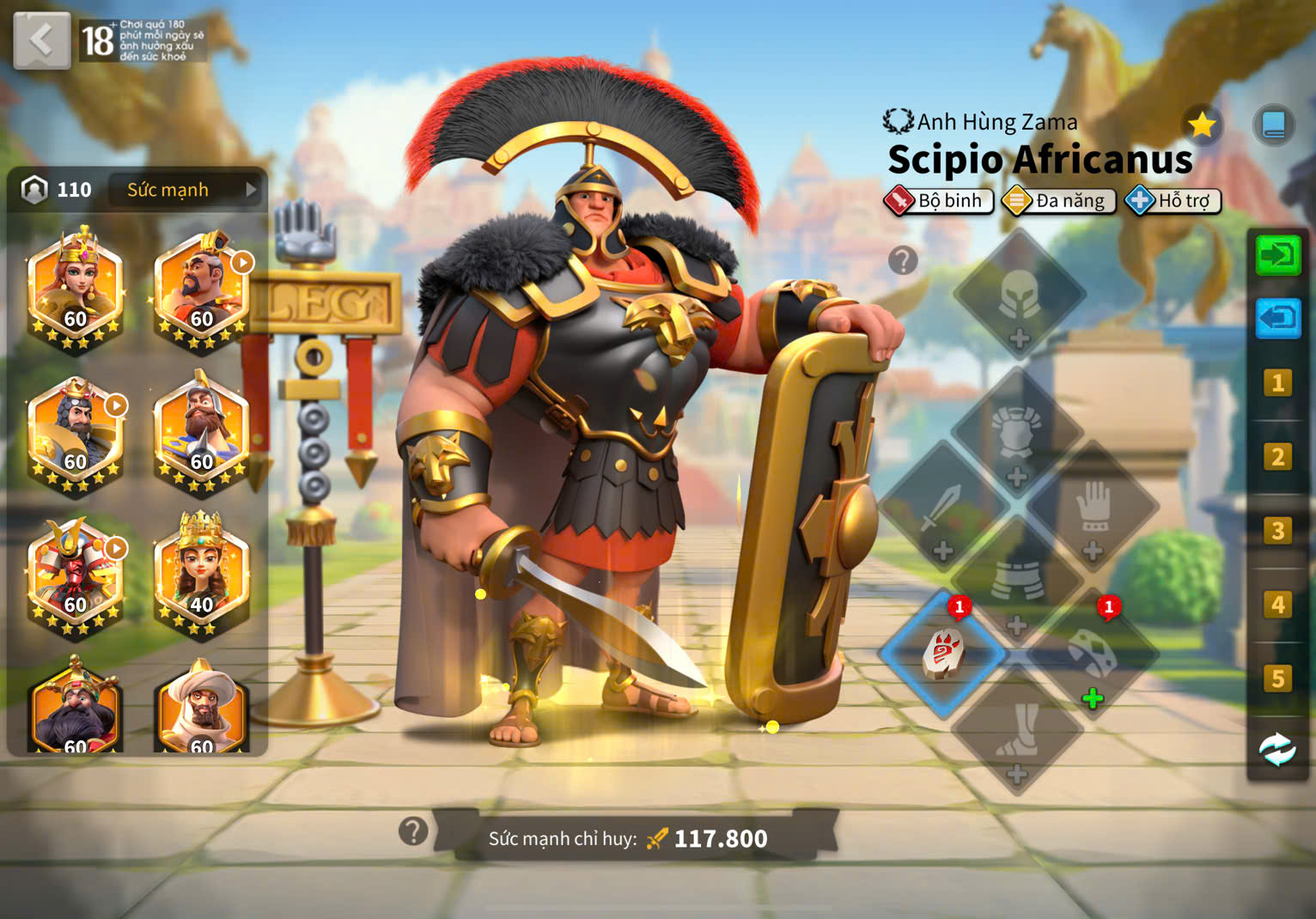
Task: Toggle the gold star favorite button
Action: click(1202, 126)
